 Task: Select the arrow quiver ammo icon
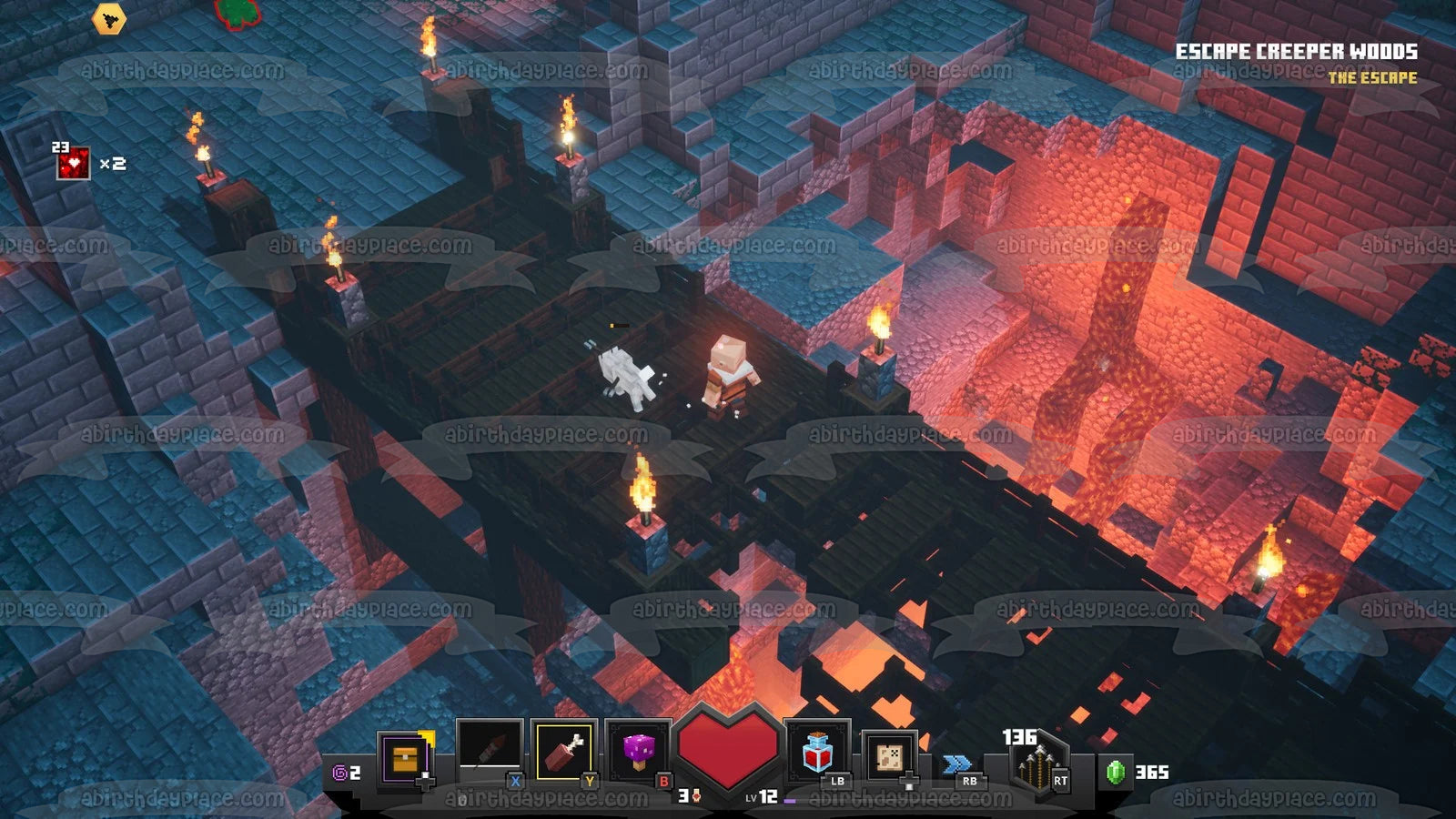(x=1035, y=767)
